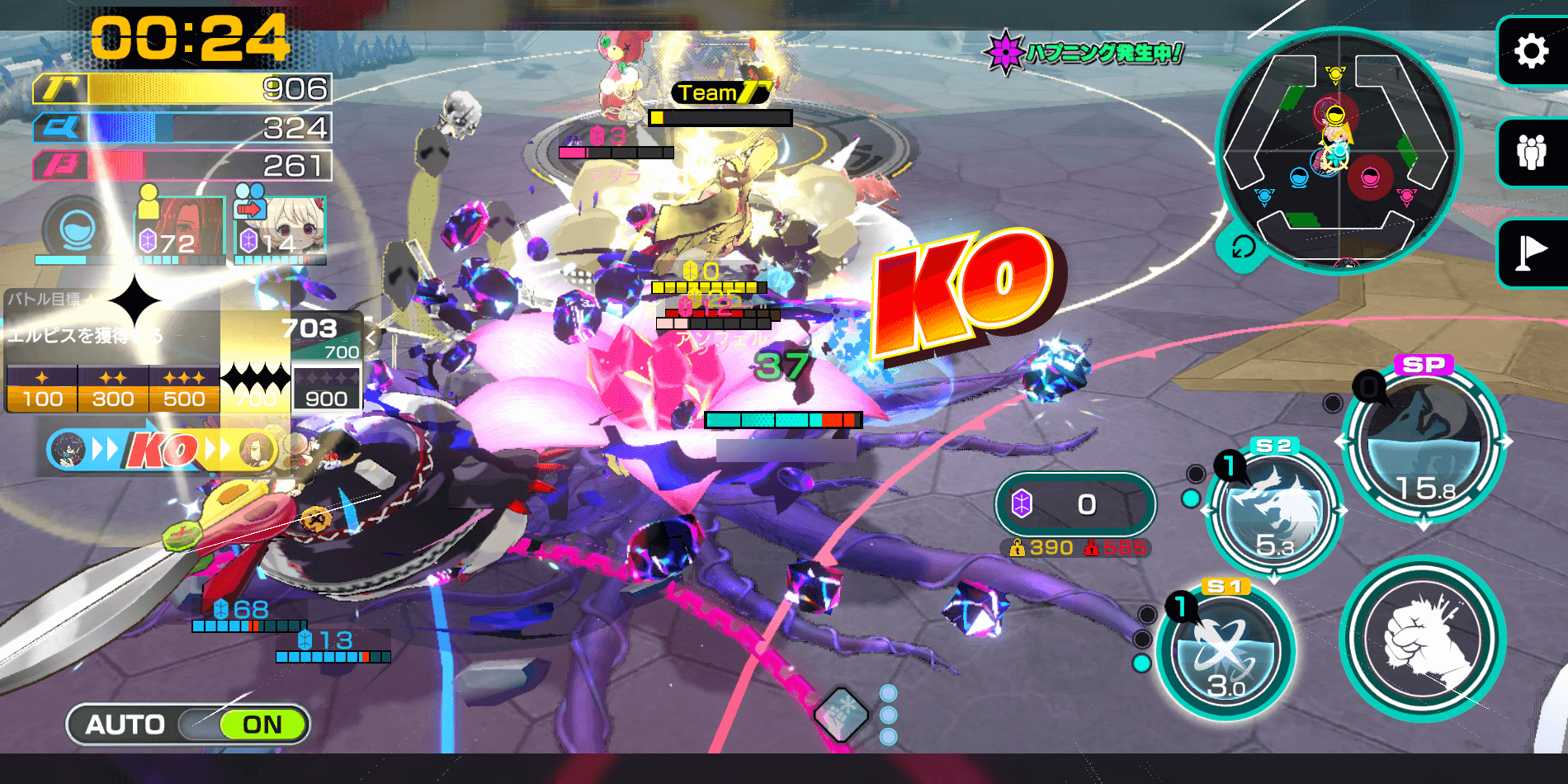Tap the diamond ice item slot
The image size is (1568, 784).
(x=842, y=712)
